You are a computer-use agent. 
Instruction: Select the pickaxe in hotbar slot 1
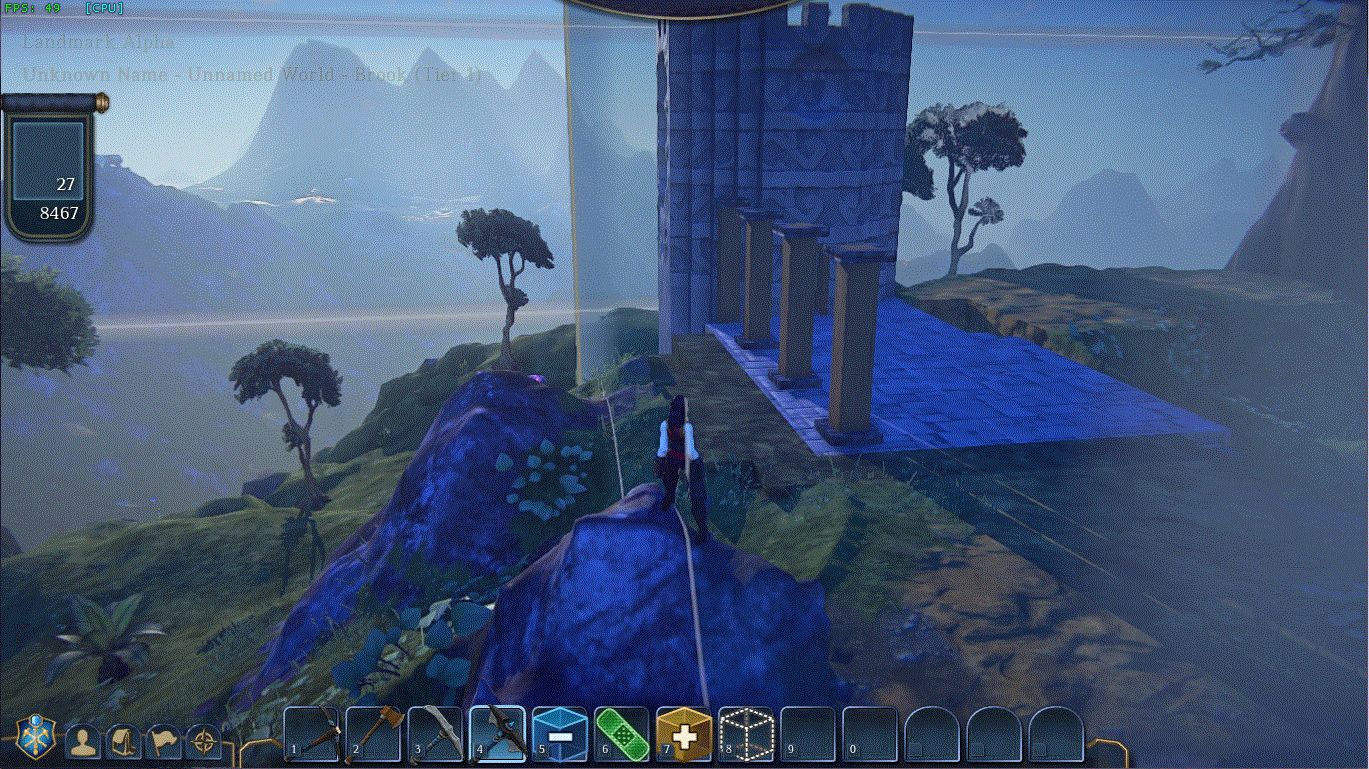click(312, 735)
